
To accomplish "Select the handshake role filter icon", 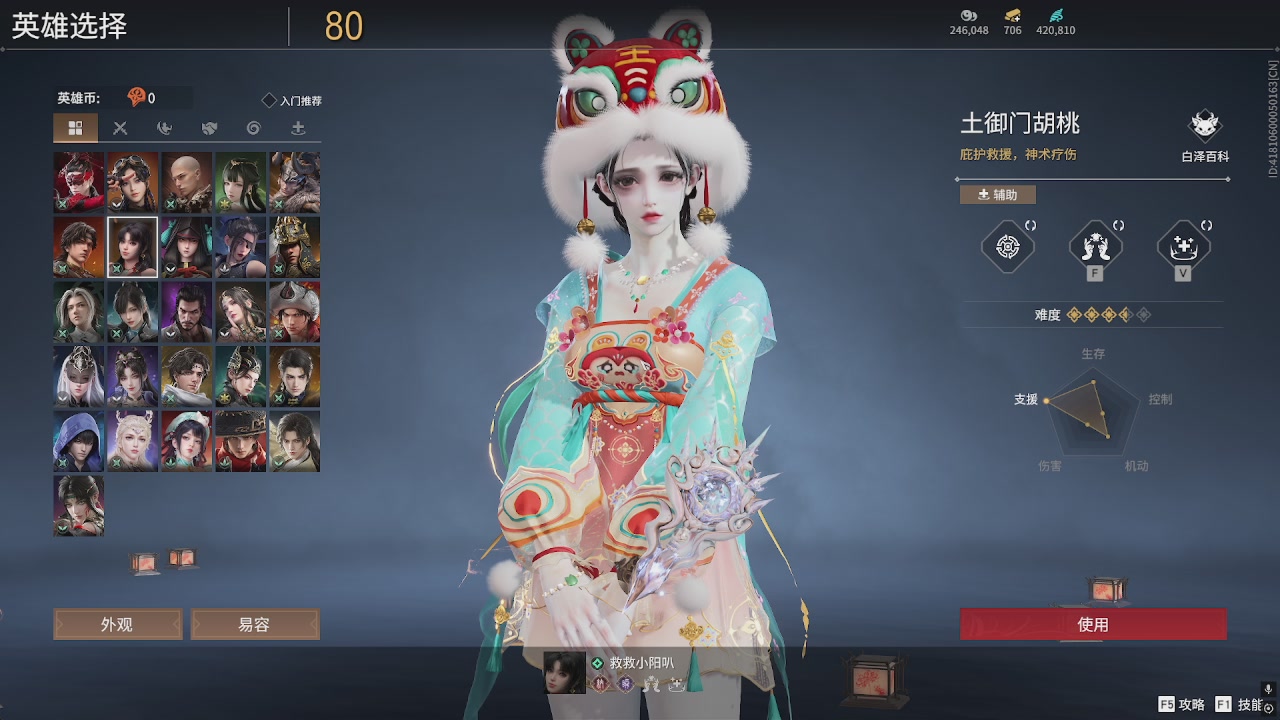I will (x=210, y=128).
